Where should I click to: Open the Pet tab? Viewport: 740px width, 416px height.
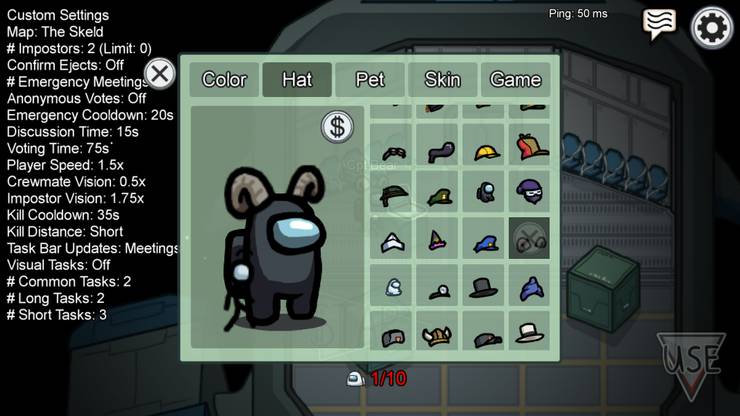pyautogui.click(x=370, y=80)
